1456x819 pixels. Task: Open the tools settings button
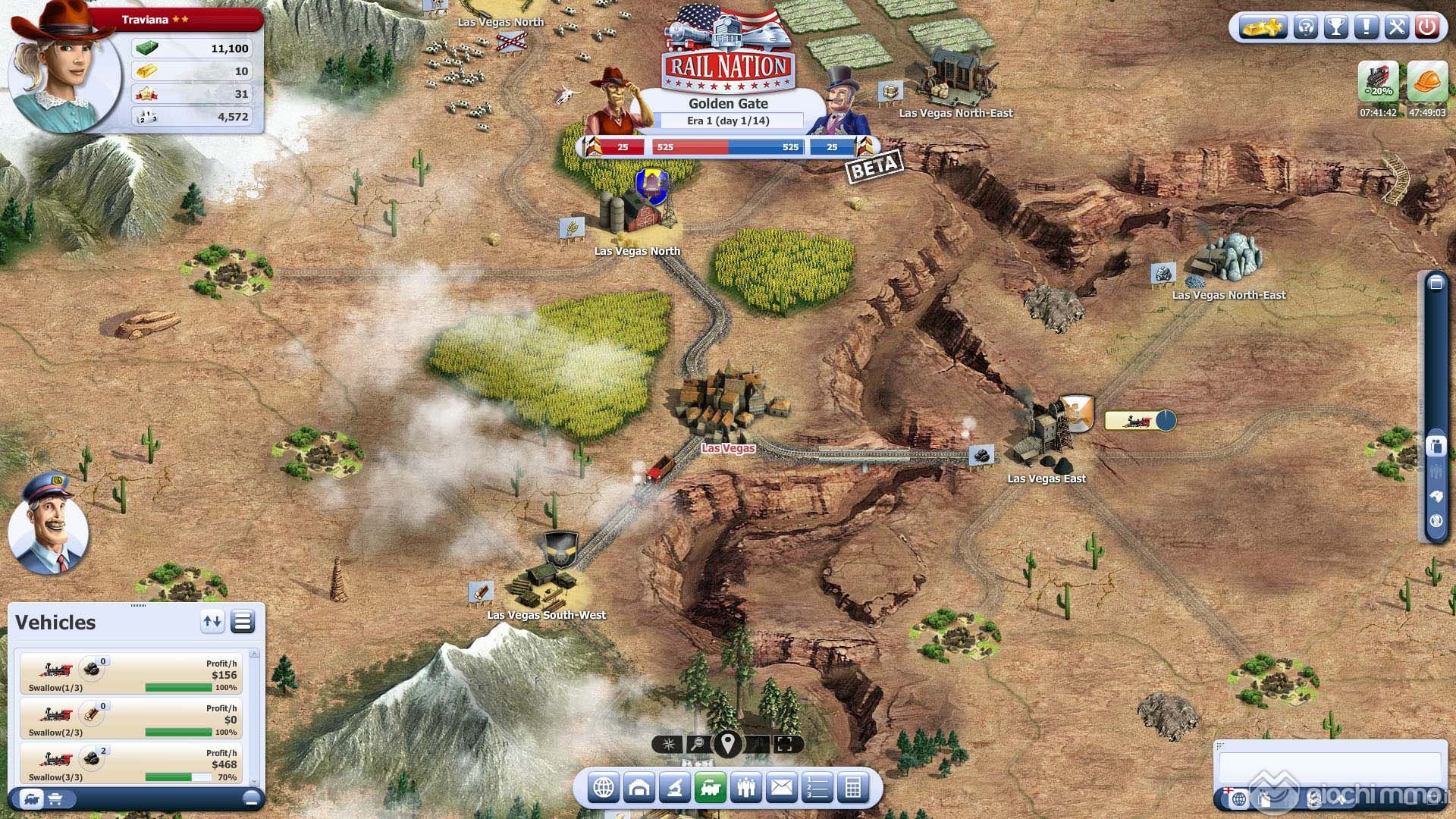point(1396,28)
